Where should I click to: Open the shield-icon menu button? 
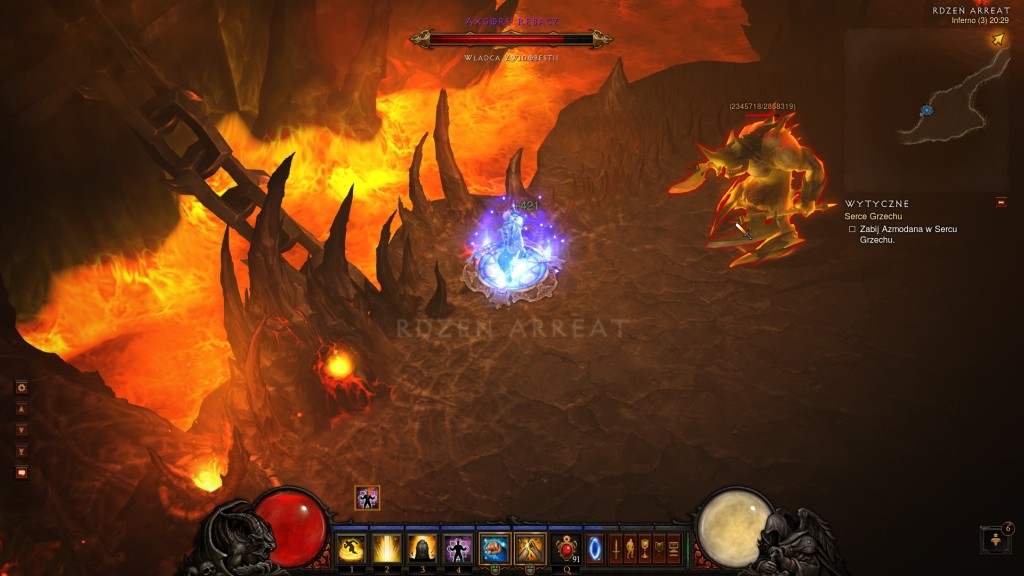[x=659, y=548]
